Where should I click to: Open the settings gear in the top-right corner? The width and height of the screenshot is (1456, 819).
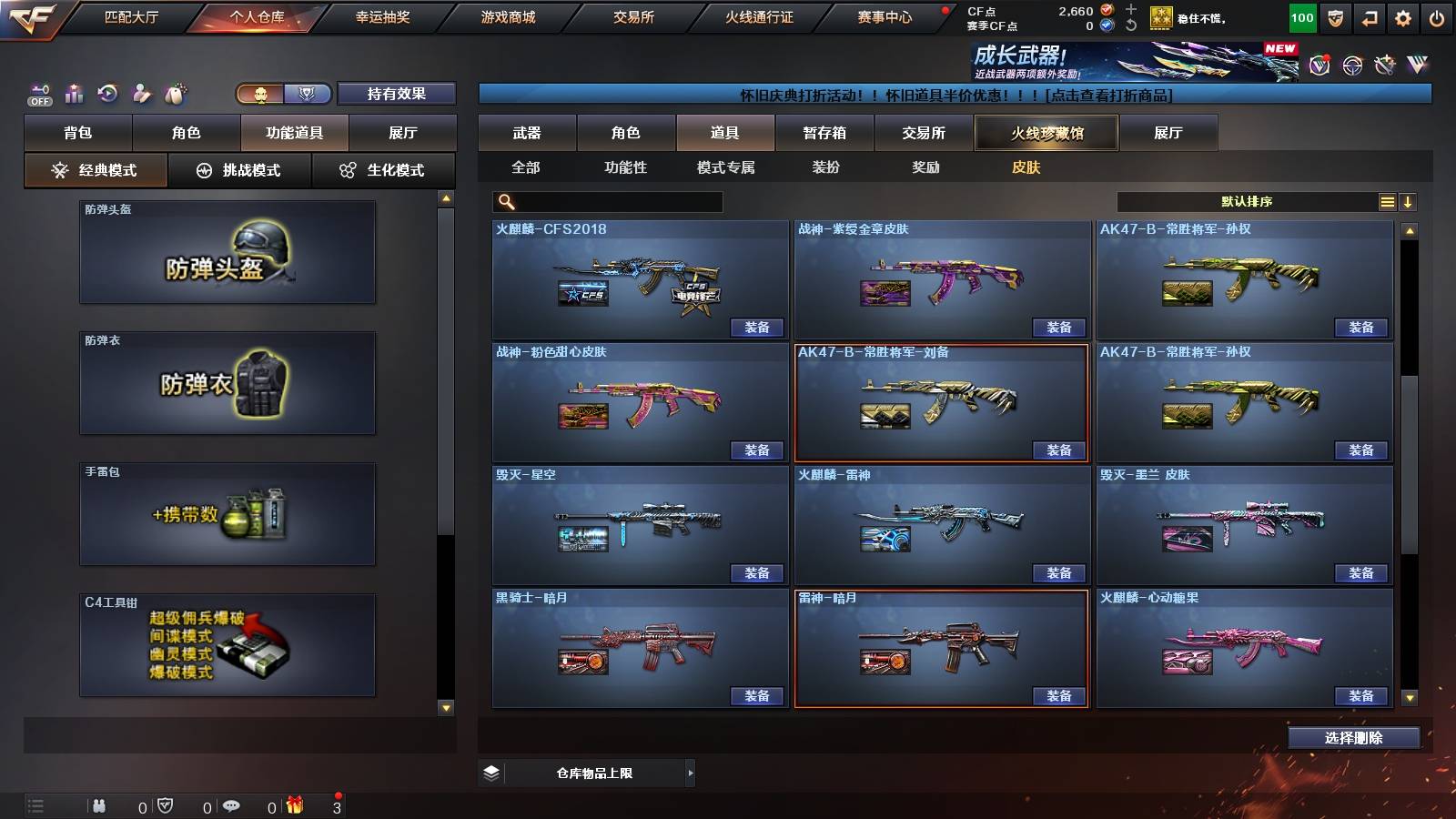[x=1402, y=16]
